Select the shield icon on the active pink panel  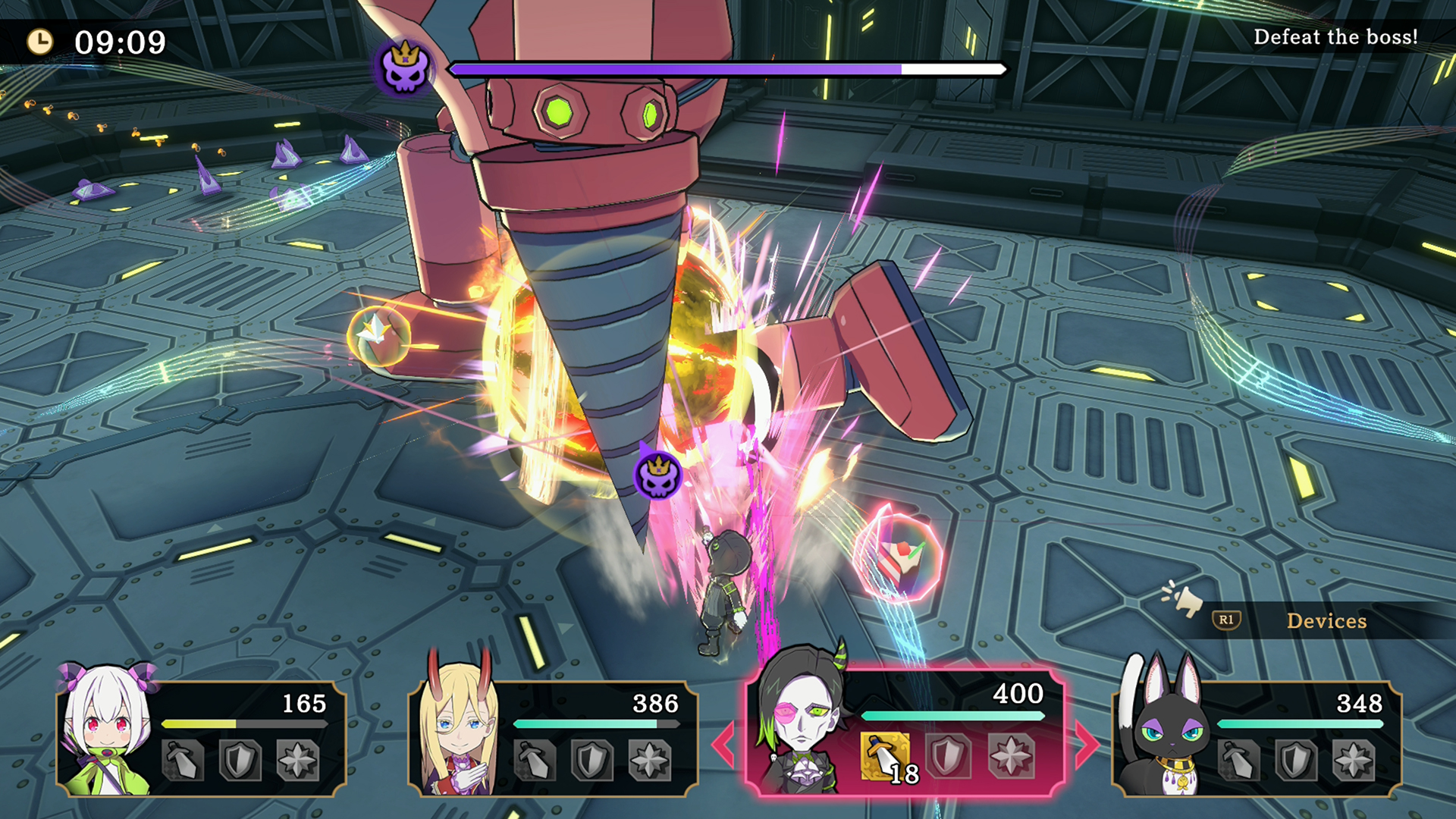(948, 756)
